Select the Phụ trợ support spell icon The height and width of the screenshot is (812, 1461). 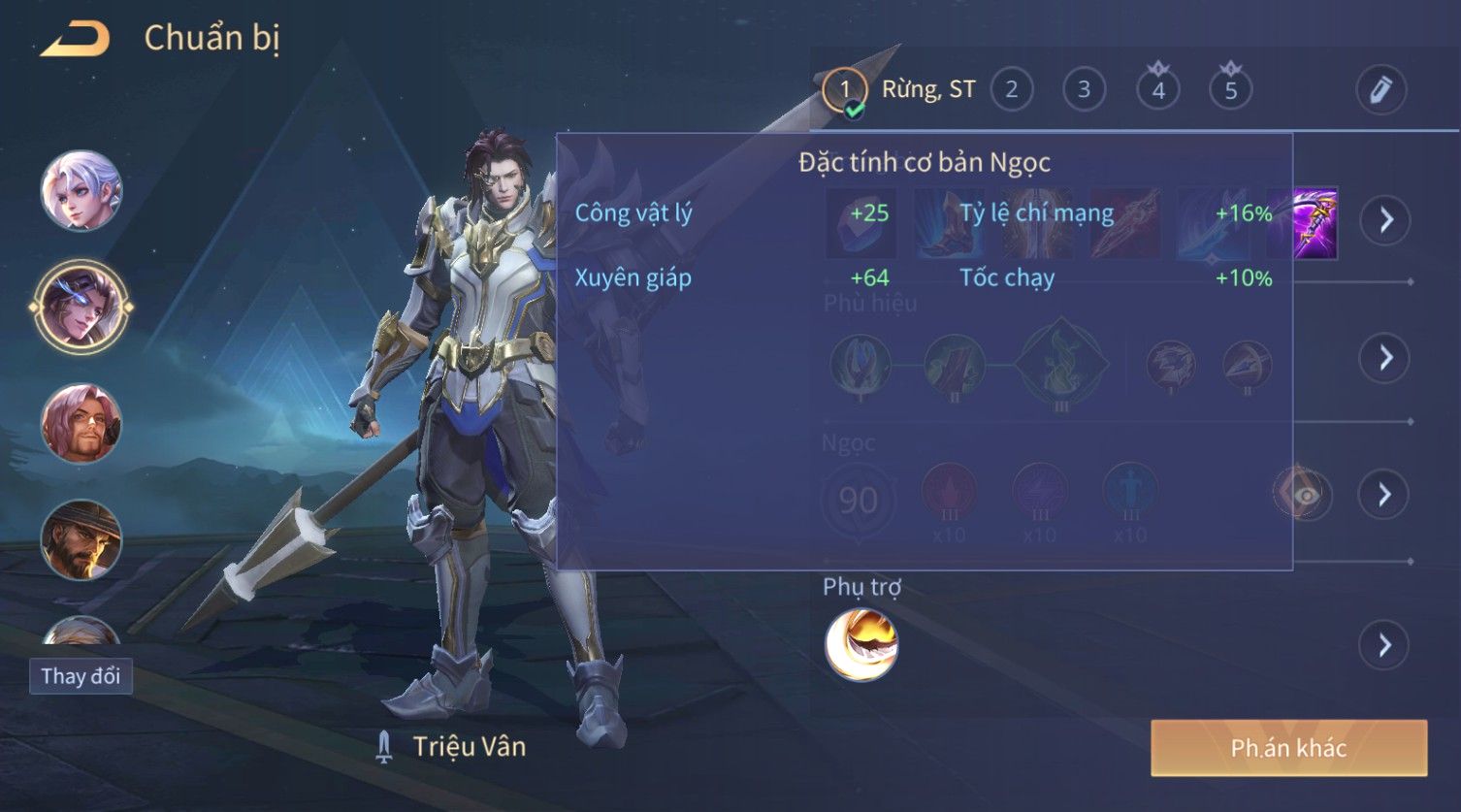point(861,645)
